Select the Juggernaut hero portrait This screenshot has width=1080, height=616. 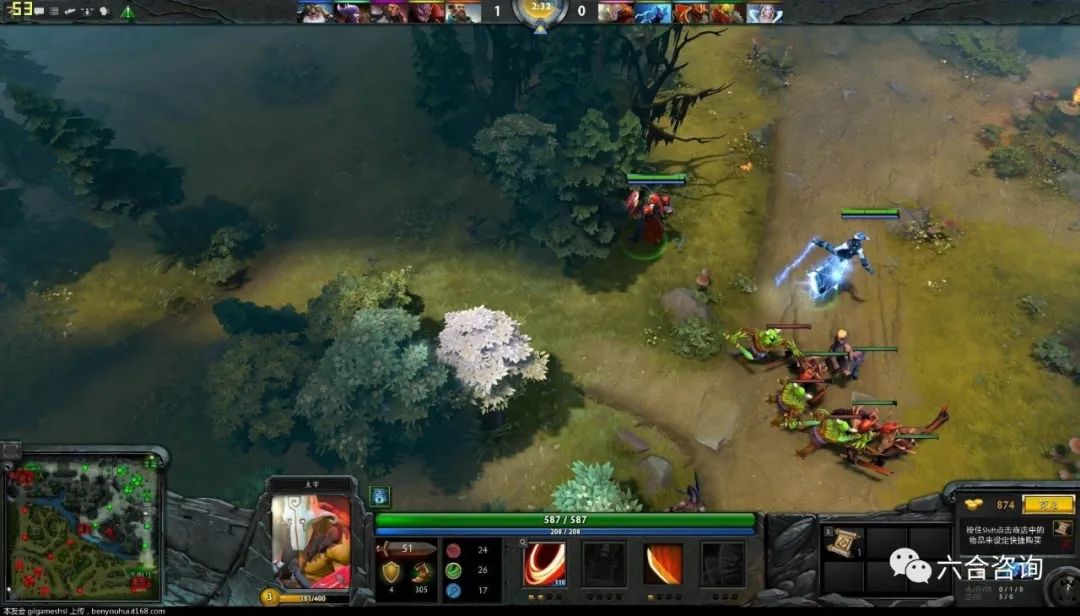coord(311,541)
